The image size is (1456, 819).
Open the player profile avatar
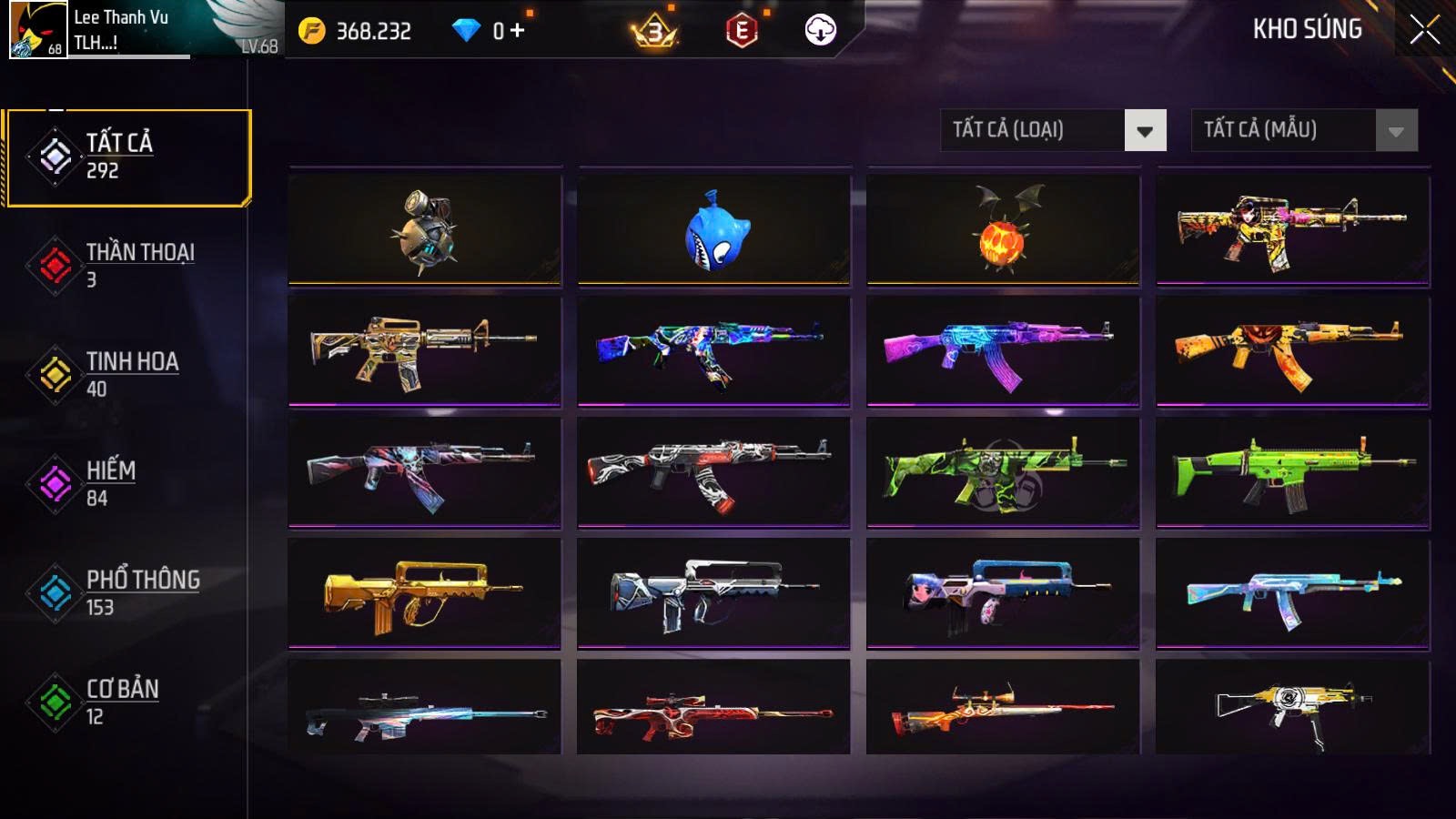[38, 29]
